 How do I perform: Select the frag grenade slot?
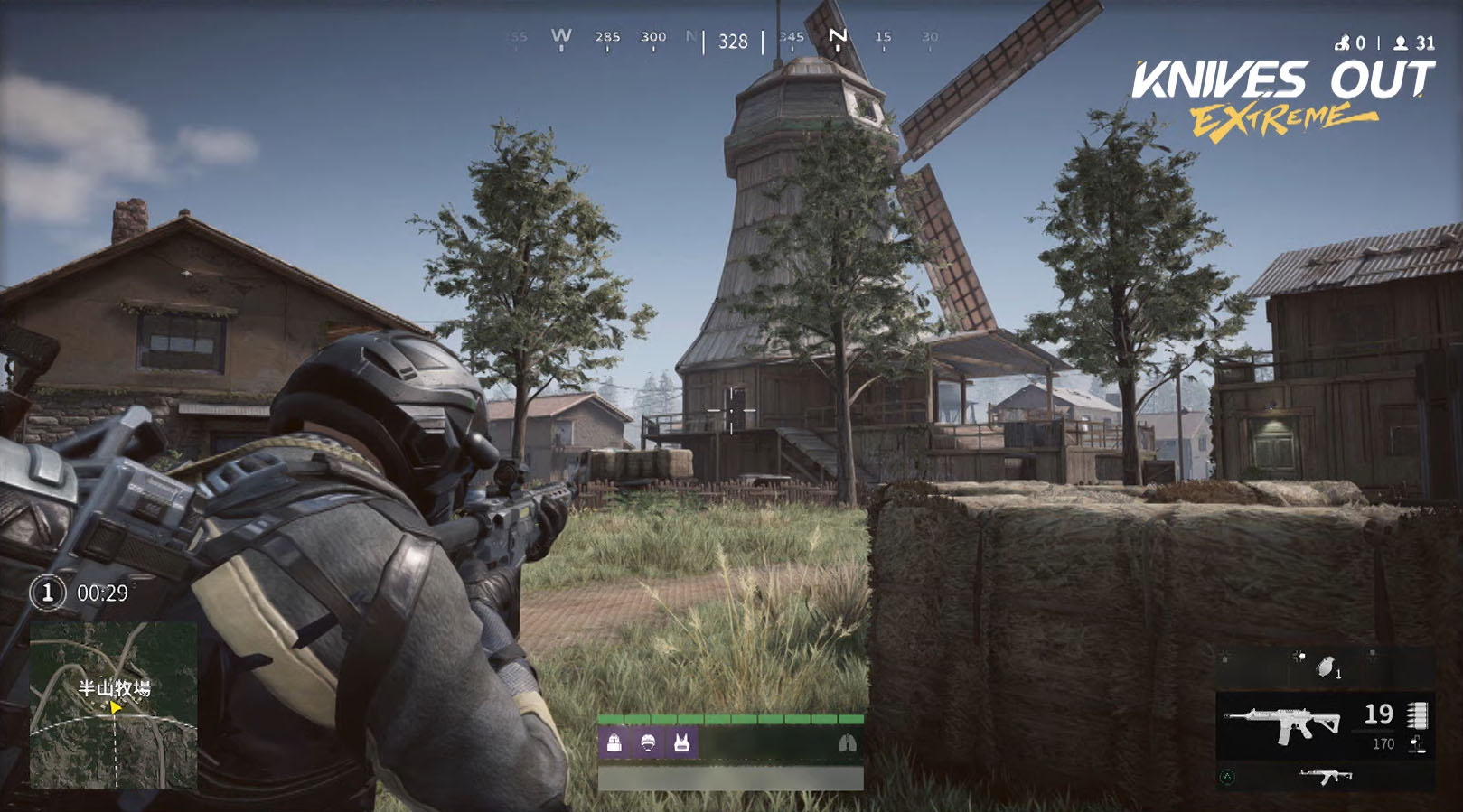1327,667
